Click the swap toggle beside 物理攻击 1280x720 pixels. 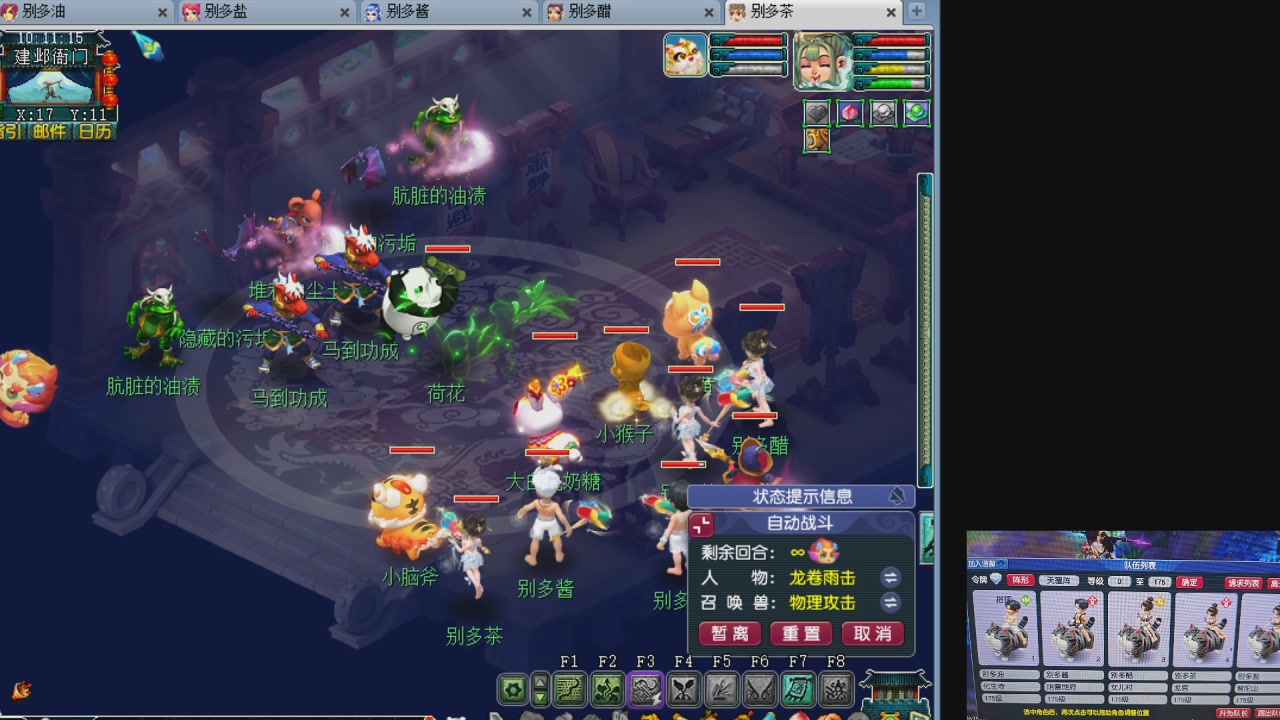(890, 603)
